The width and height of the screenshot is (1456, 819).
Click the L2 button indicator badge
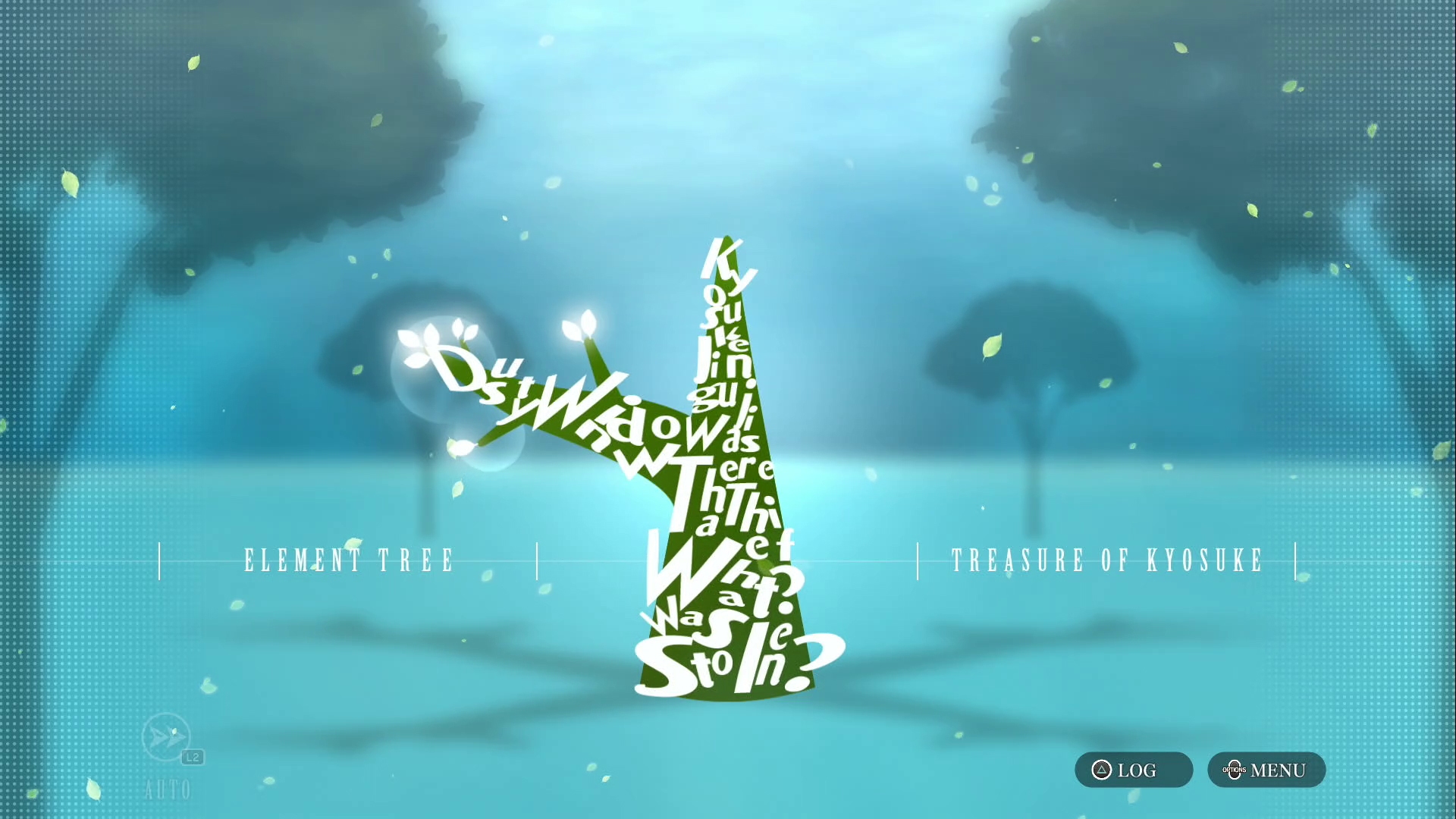(191, 755)
